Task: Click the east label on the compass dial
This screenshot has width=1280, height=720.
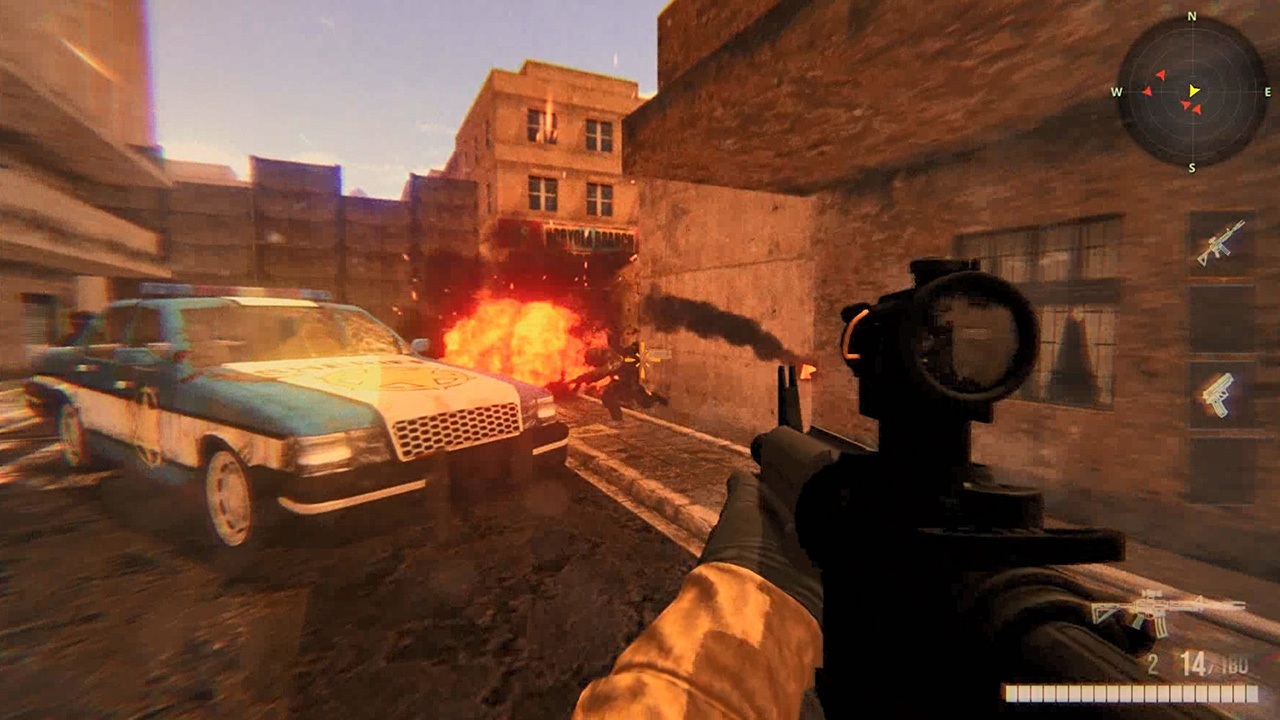Action: [1267, 90]
